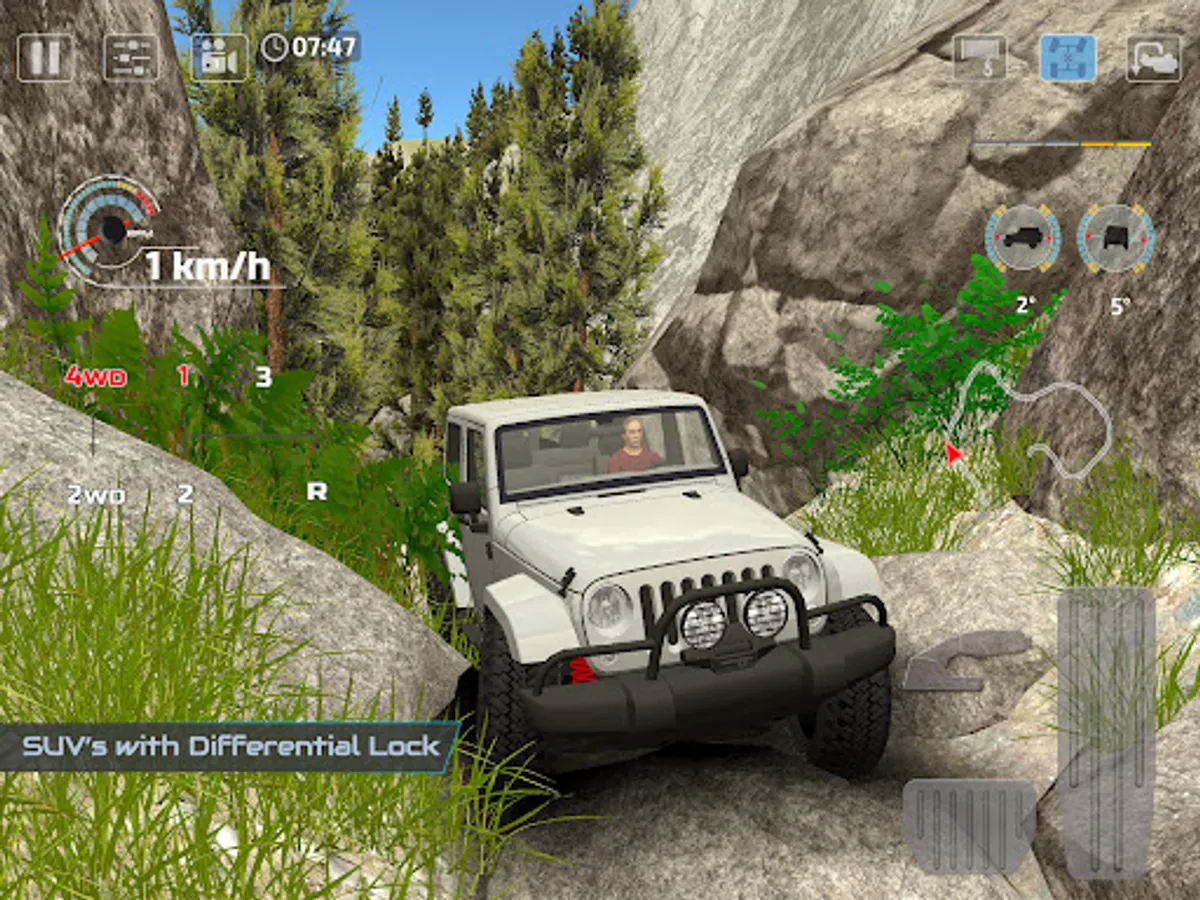Screen dimensions: 1200x900
Task: Switch the camera view
Action: coord(219,57)
